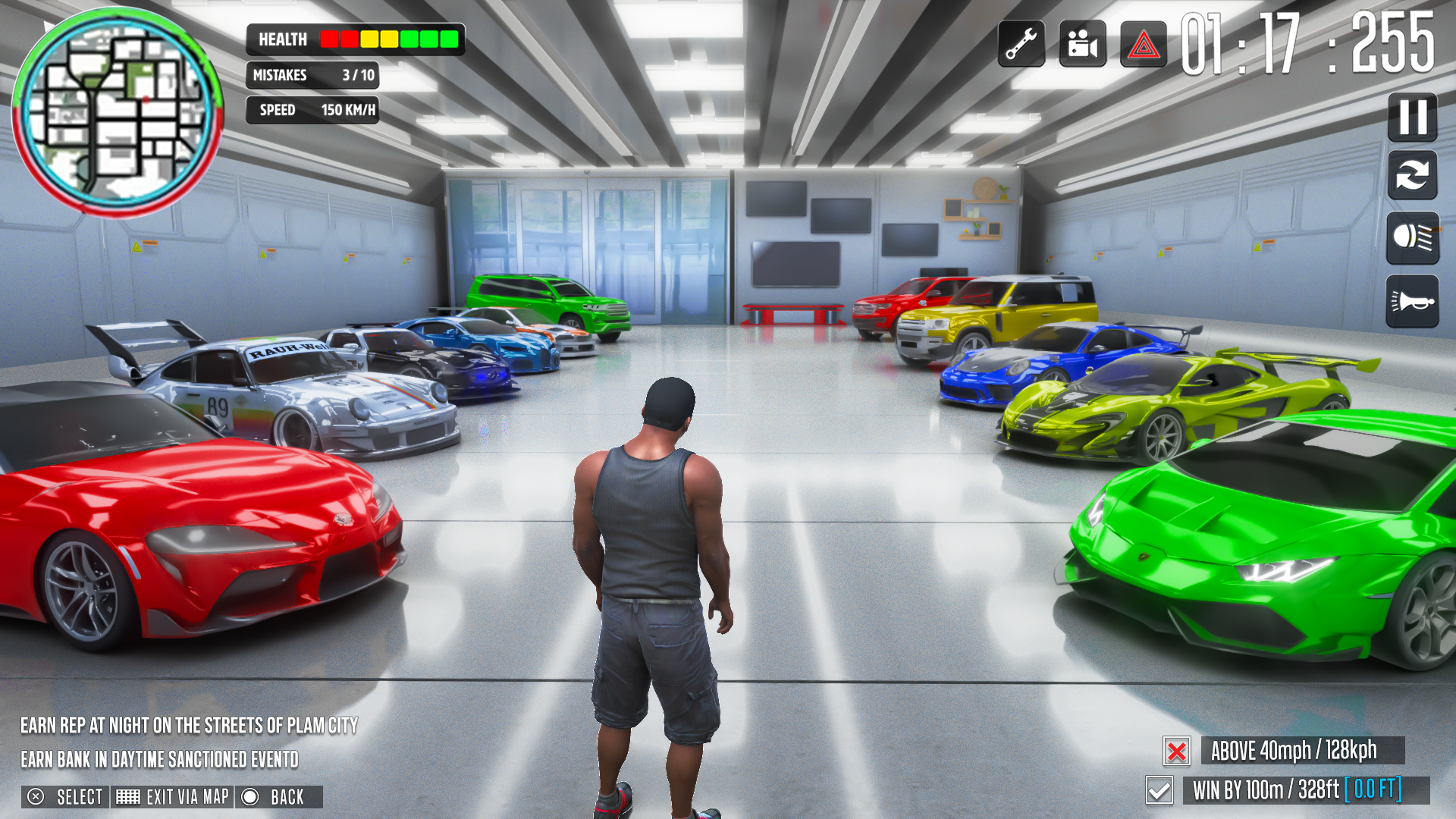Click the green segment of the health bar

[x=428, y=39]
